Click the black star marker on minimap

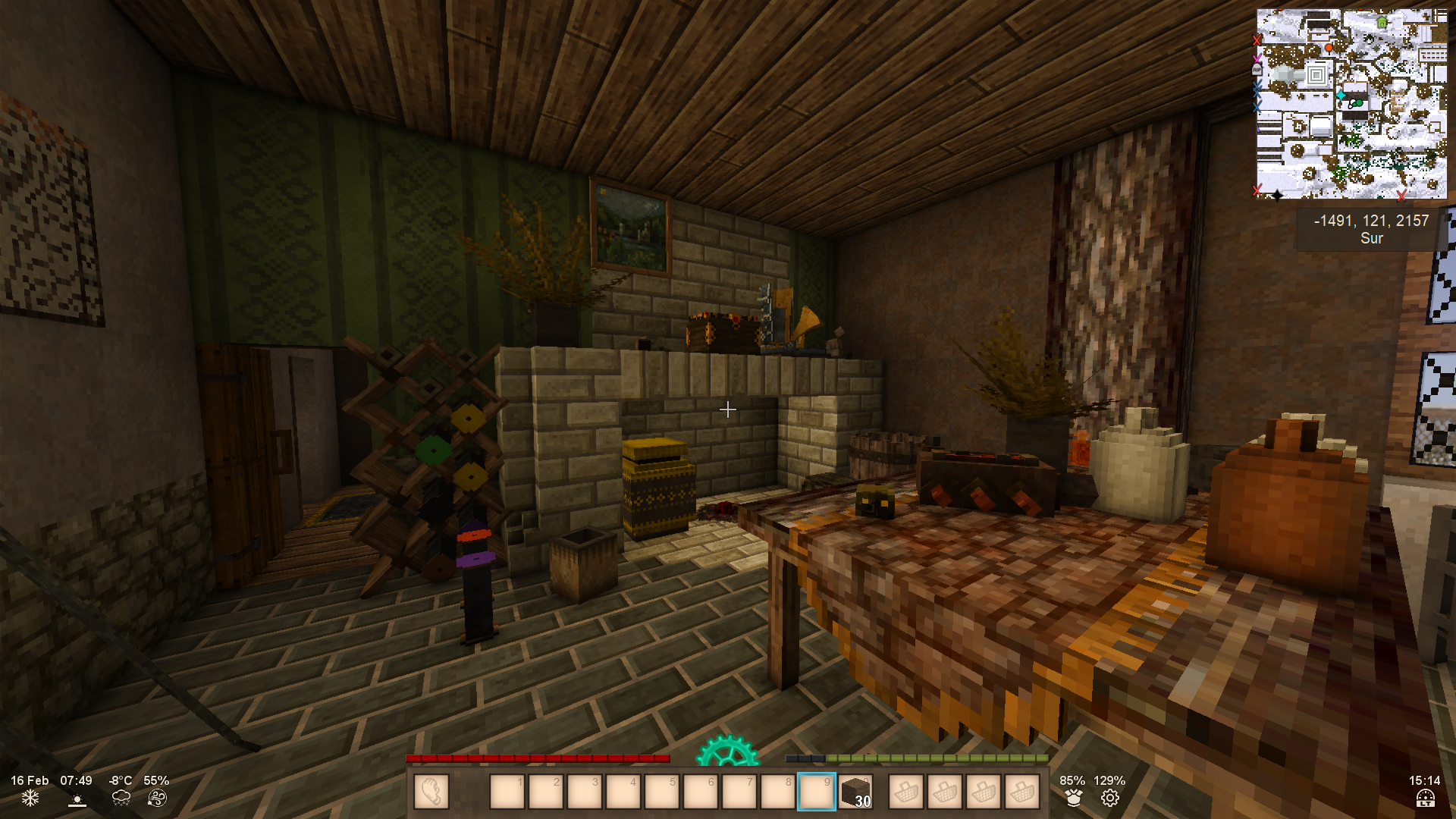click(1277, 196)
